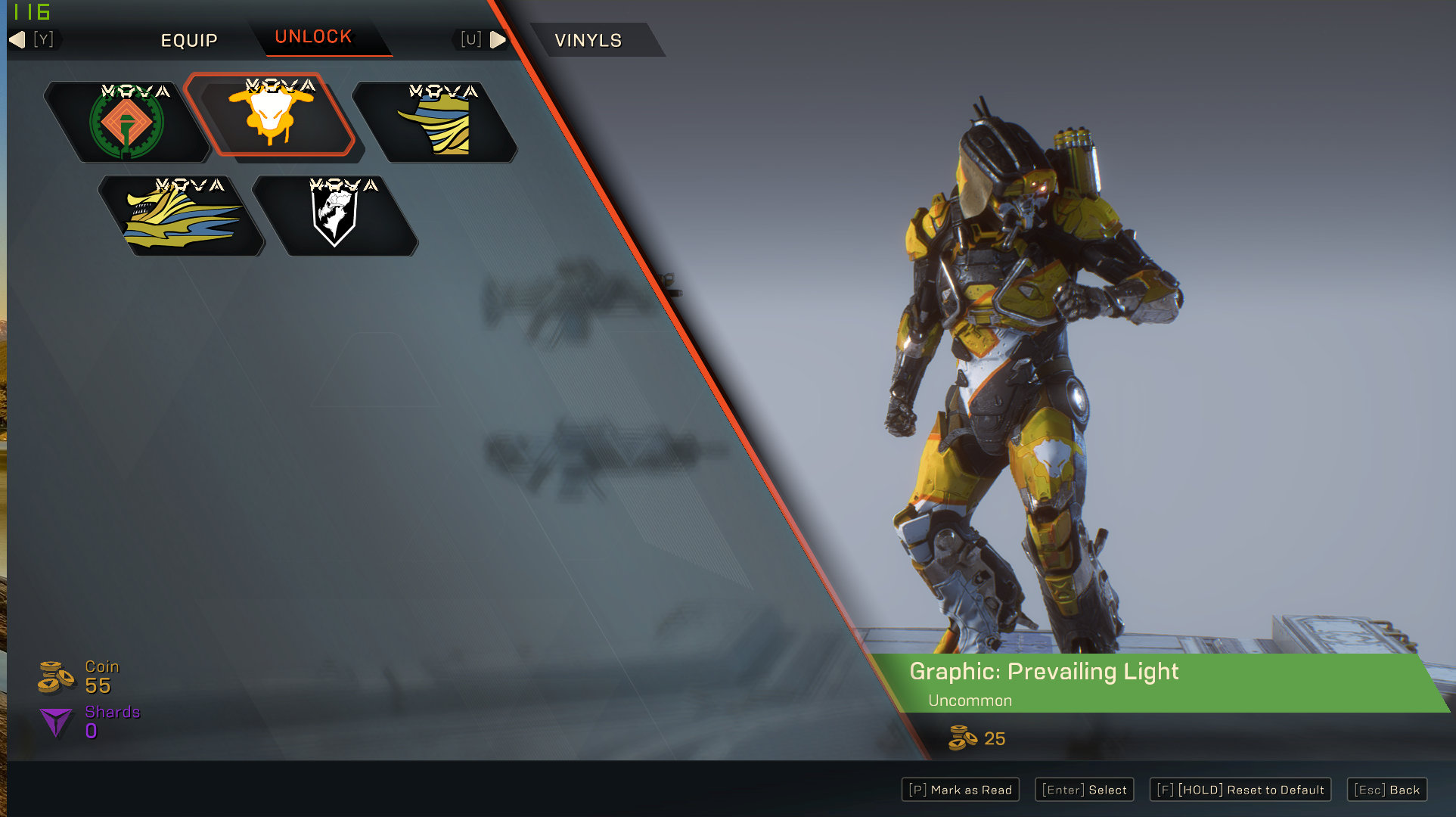Switch to the Equip tab
Viewport: 1456px width, 817px height.
(189, 40)
